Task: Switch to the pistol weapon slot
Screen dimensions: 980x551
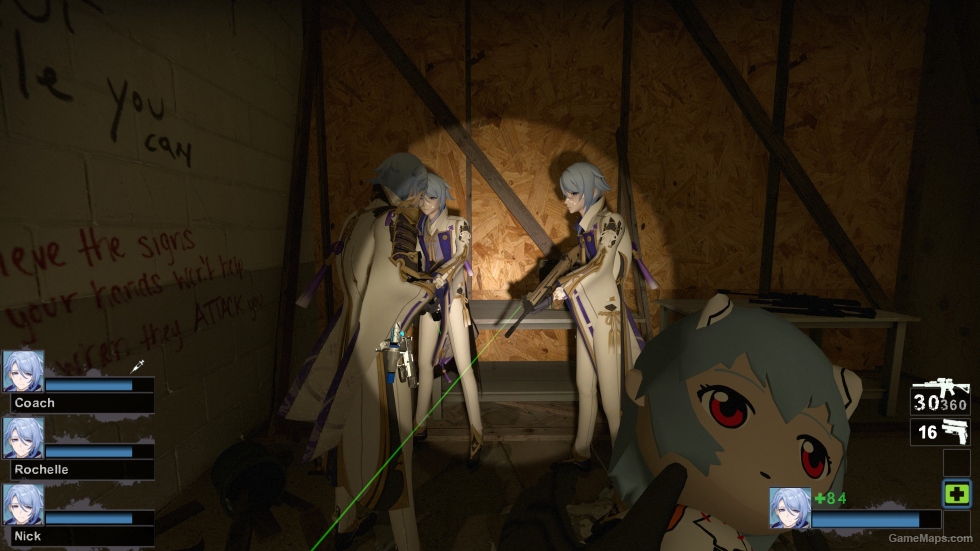Action: click(x=940, y=432)
